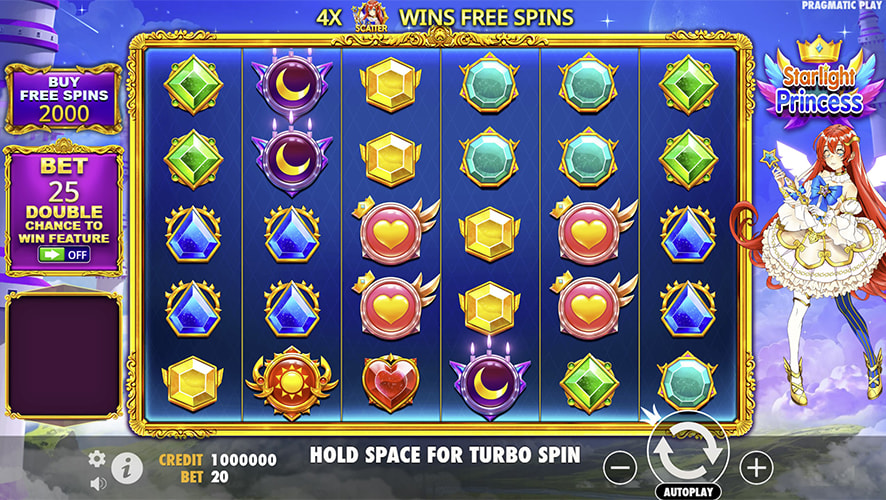The height and width of the screenshot is (500, 886).
Task: Open the Autoplay options
Action: 689,493
